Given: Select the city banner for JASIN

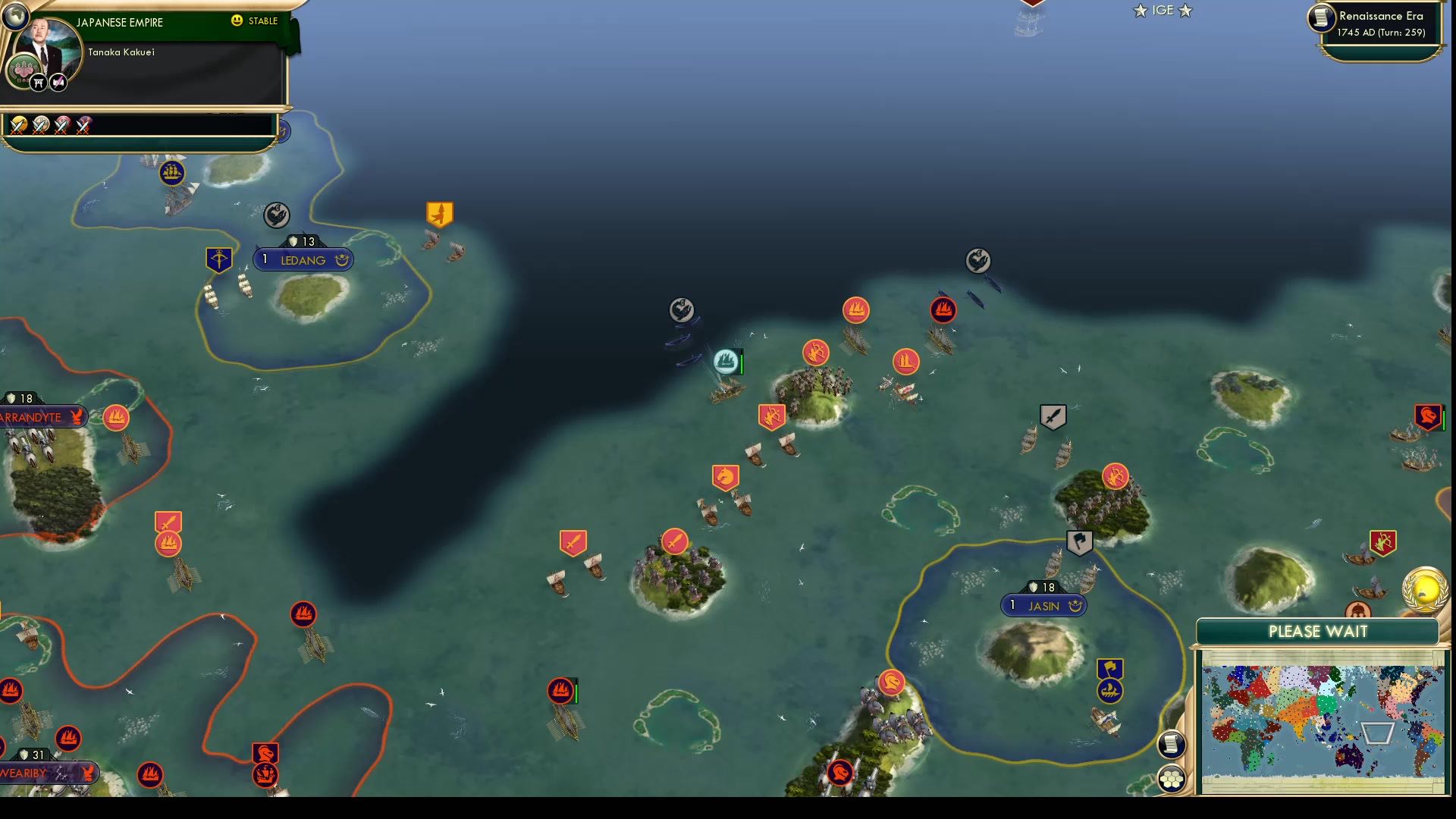Looking at the screenshot, I should [1044, 605].
